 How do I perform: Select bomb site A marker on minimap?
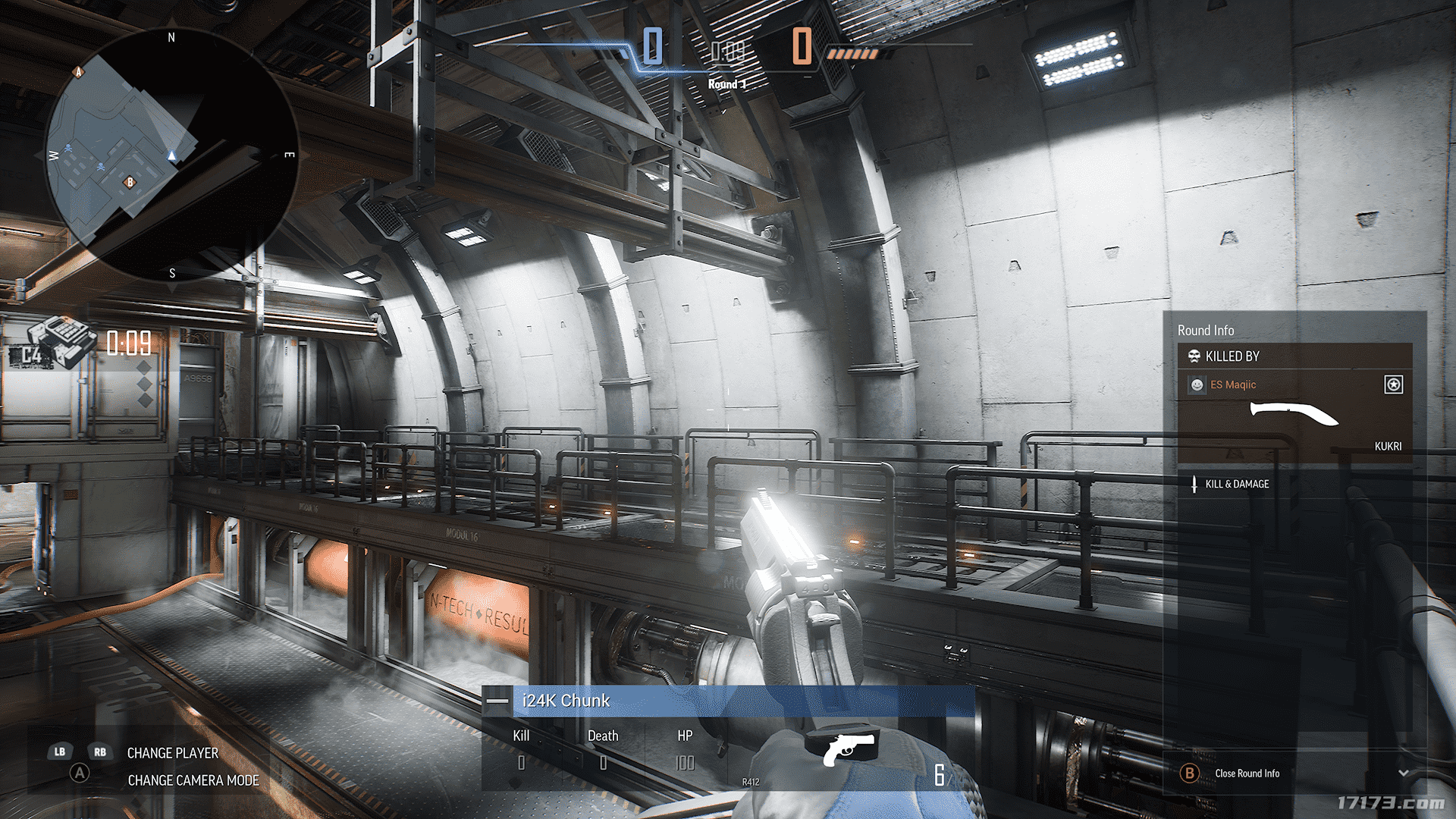pos(77,72)
